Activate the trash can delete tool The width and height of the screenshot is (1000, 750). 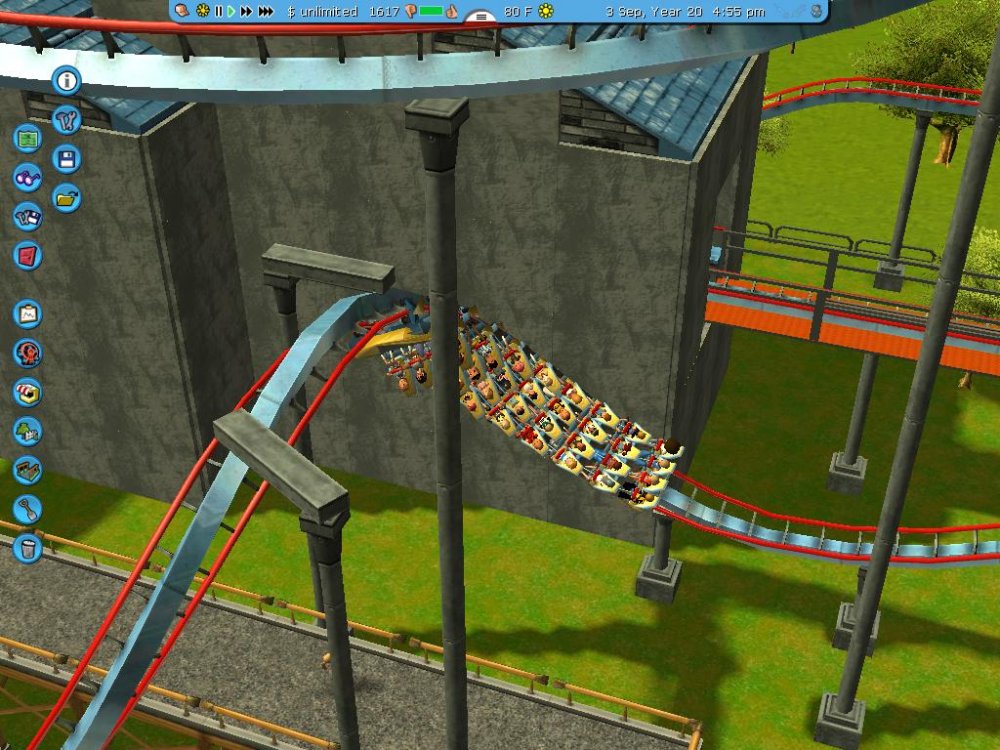point(28,548)
